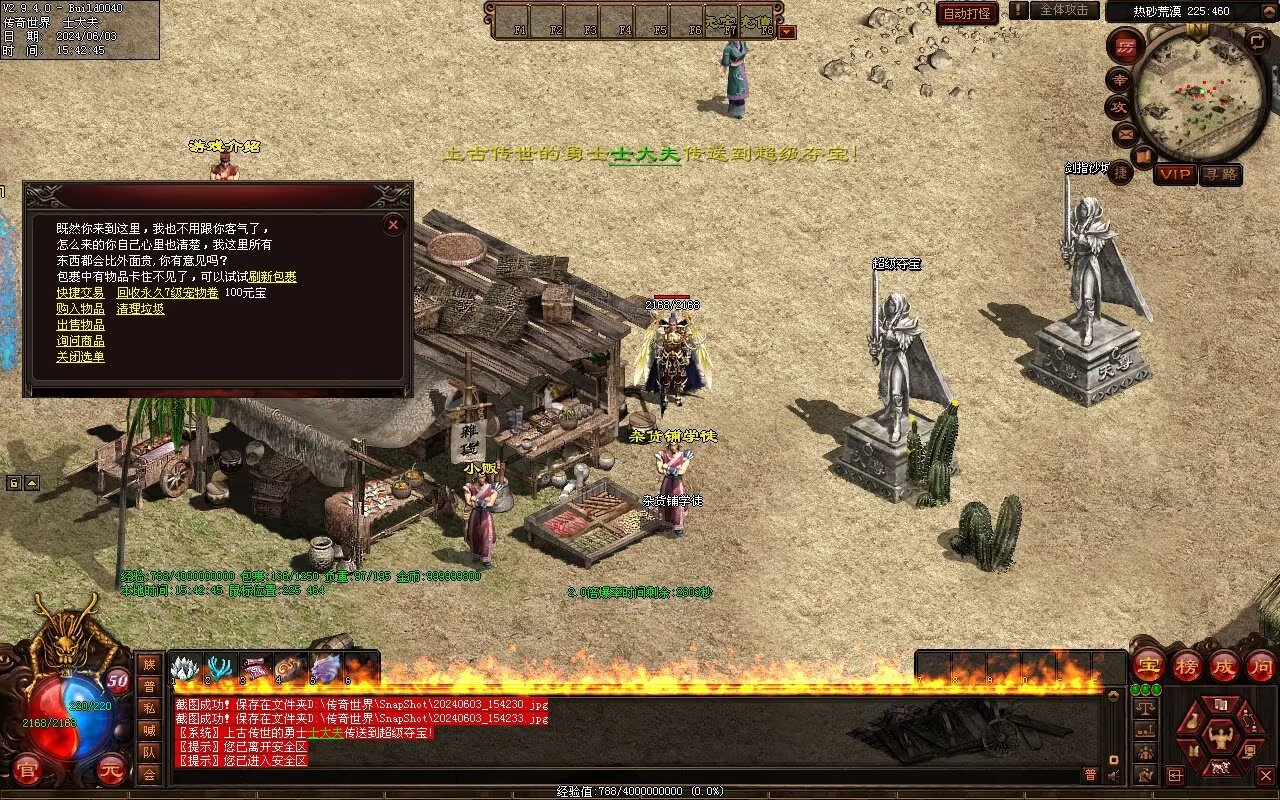Switch to the 私 private chat channel
1280x800 pixels.
click(x=149, y=708)
